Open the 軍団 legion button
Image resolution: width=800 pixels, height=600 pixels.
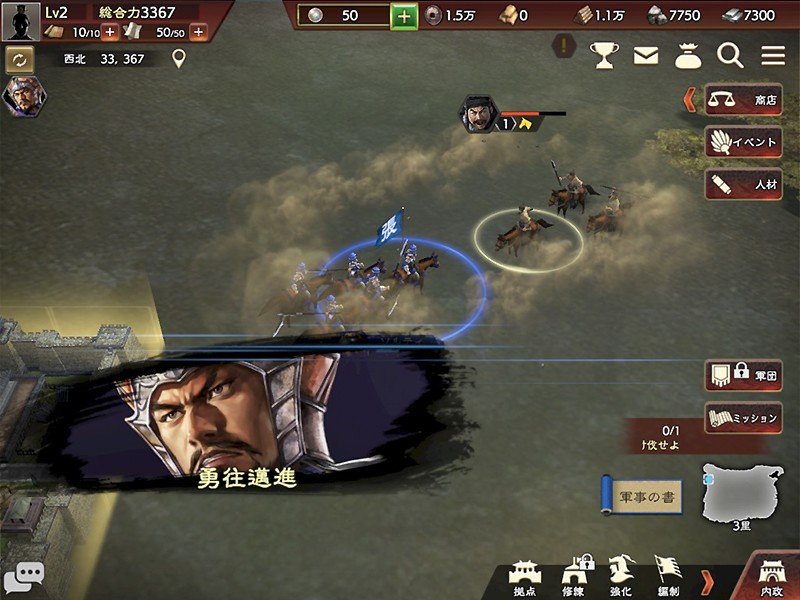[744, 376]
